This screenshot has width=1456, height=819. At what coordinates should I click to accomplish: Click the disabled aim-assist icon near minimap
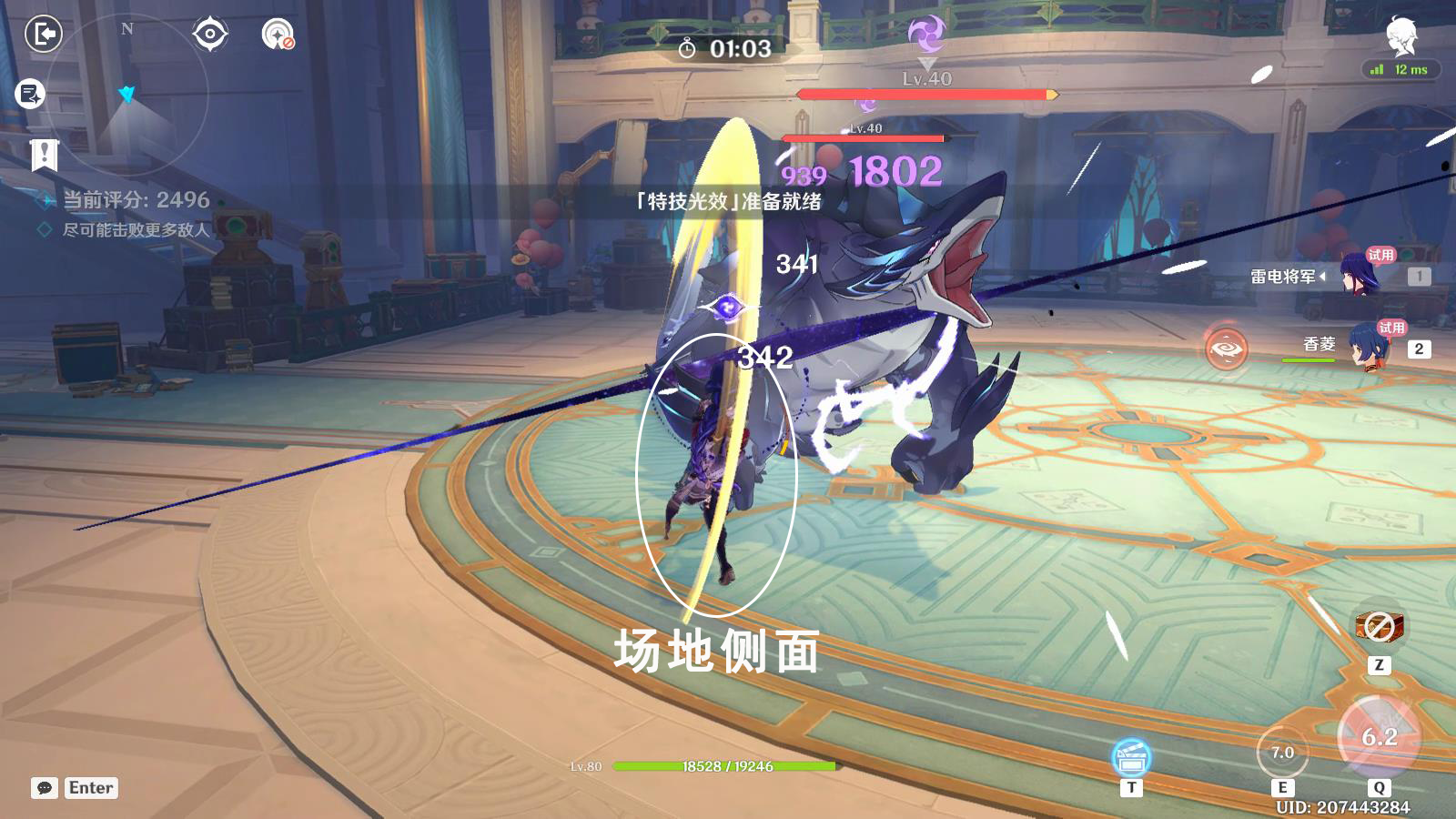point(276,35)
